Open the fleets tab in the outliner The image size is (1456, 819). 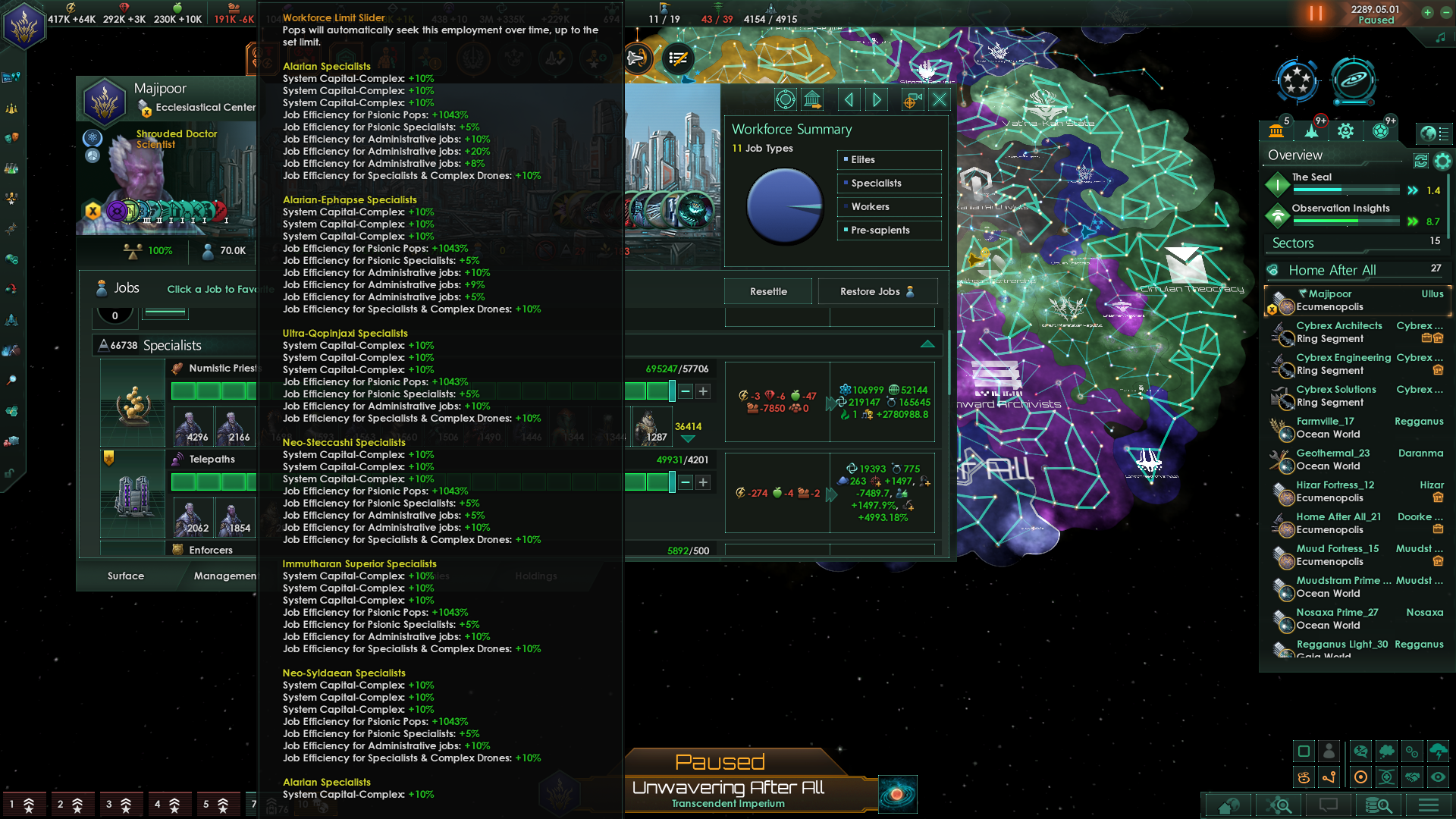pyautogui.click(x=1312, y=130)
